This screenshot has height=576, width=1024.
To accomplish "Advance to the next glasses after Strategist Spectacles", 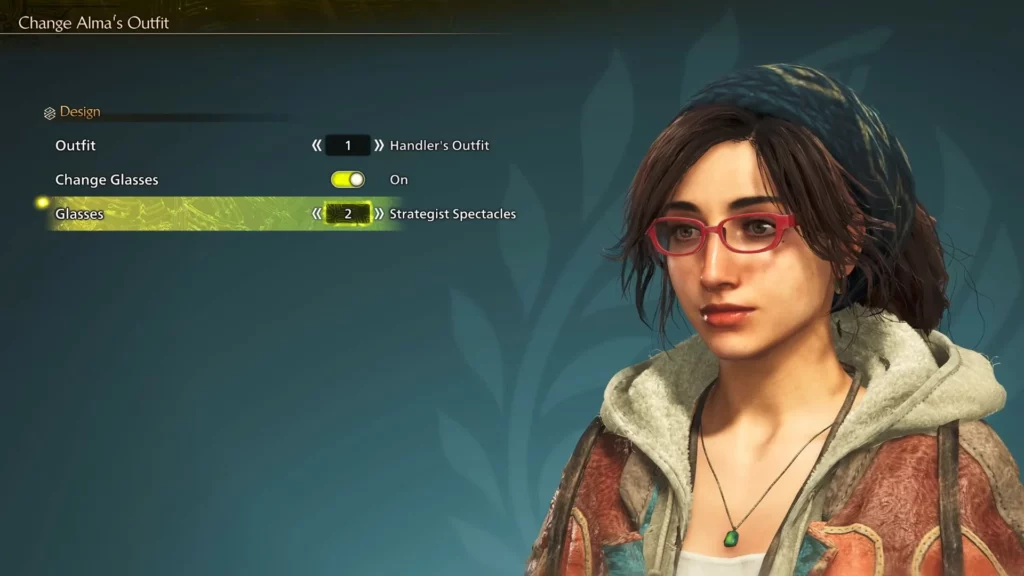I will [x=379, y=214].
